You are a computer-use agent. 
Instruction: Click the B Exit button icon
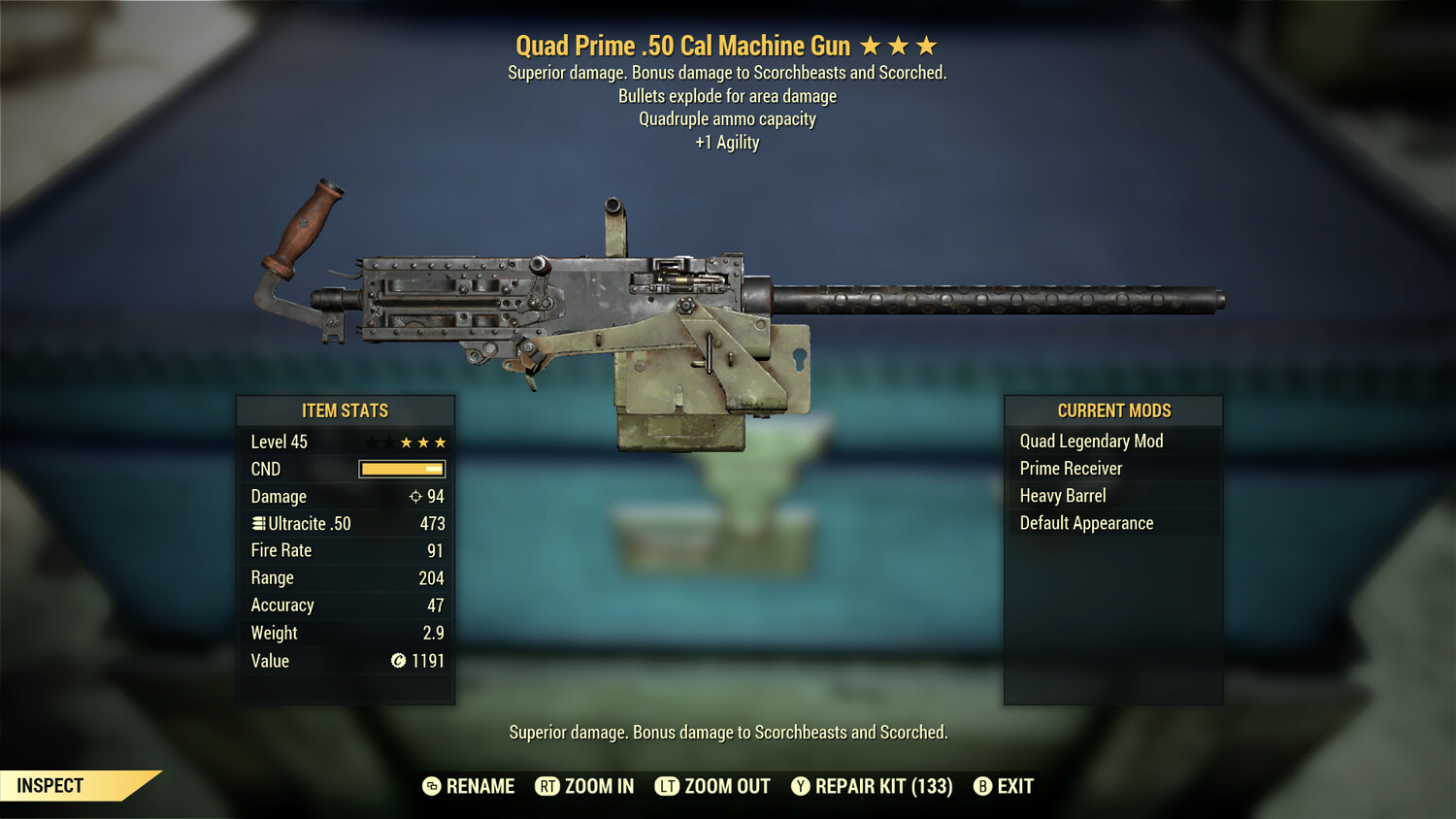(983, 786)
